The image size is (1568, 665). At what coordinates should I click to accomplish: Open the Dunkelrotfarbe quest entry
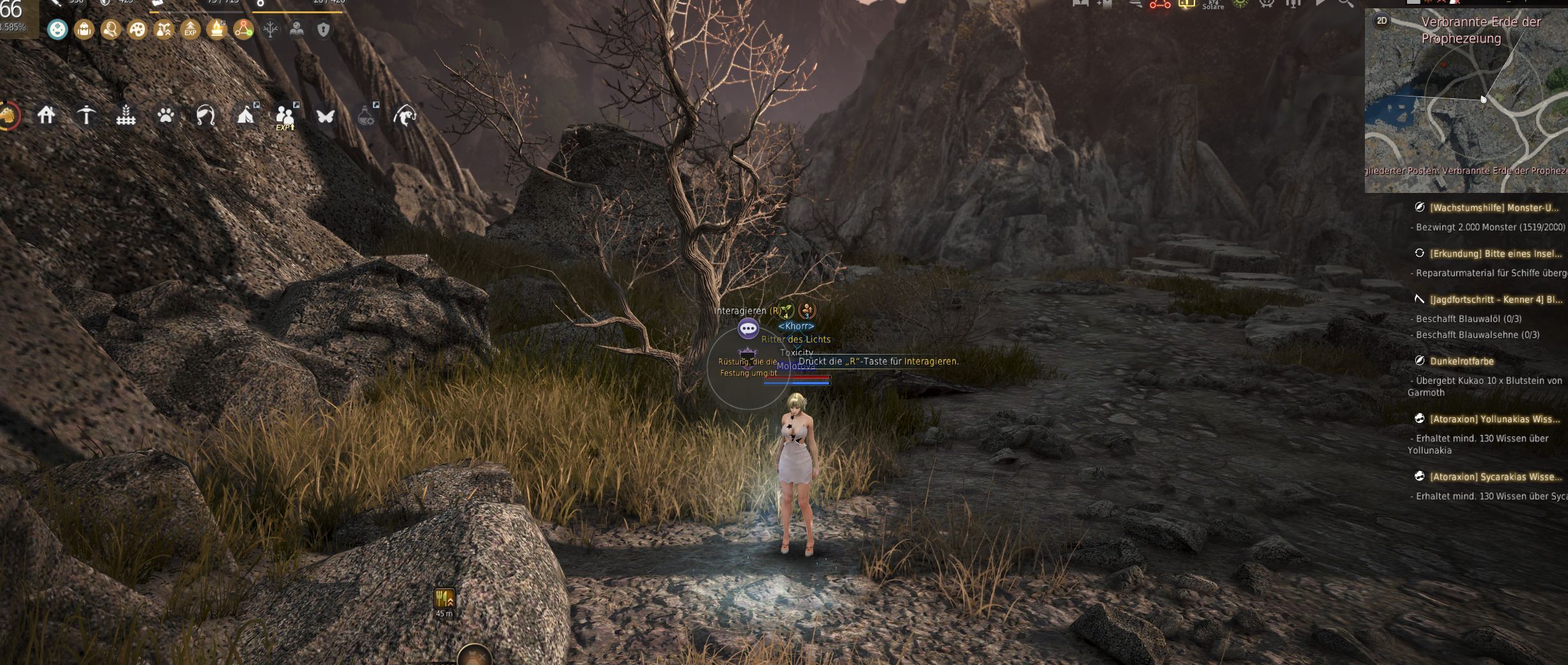[x=1461, y=361]
